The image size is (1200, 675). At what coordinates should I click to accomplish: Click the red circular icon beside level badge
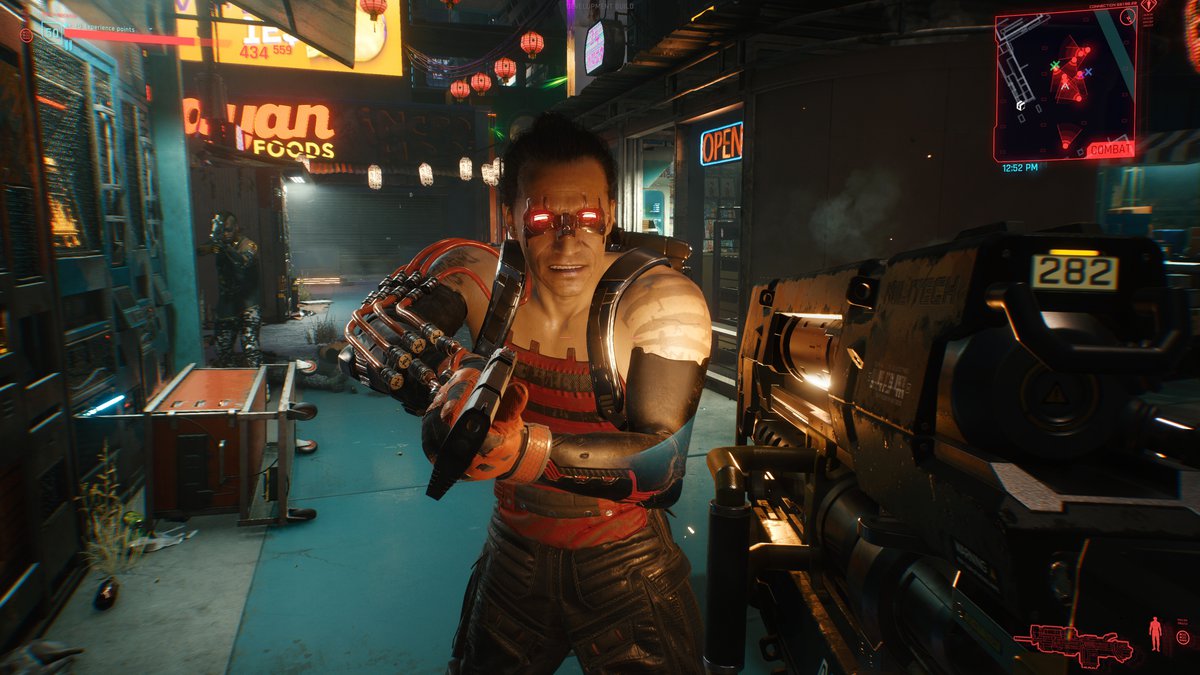click(26, 35)
